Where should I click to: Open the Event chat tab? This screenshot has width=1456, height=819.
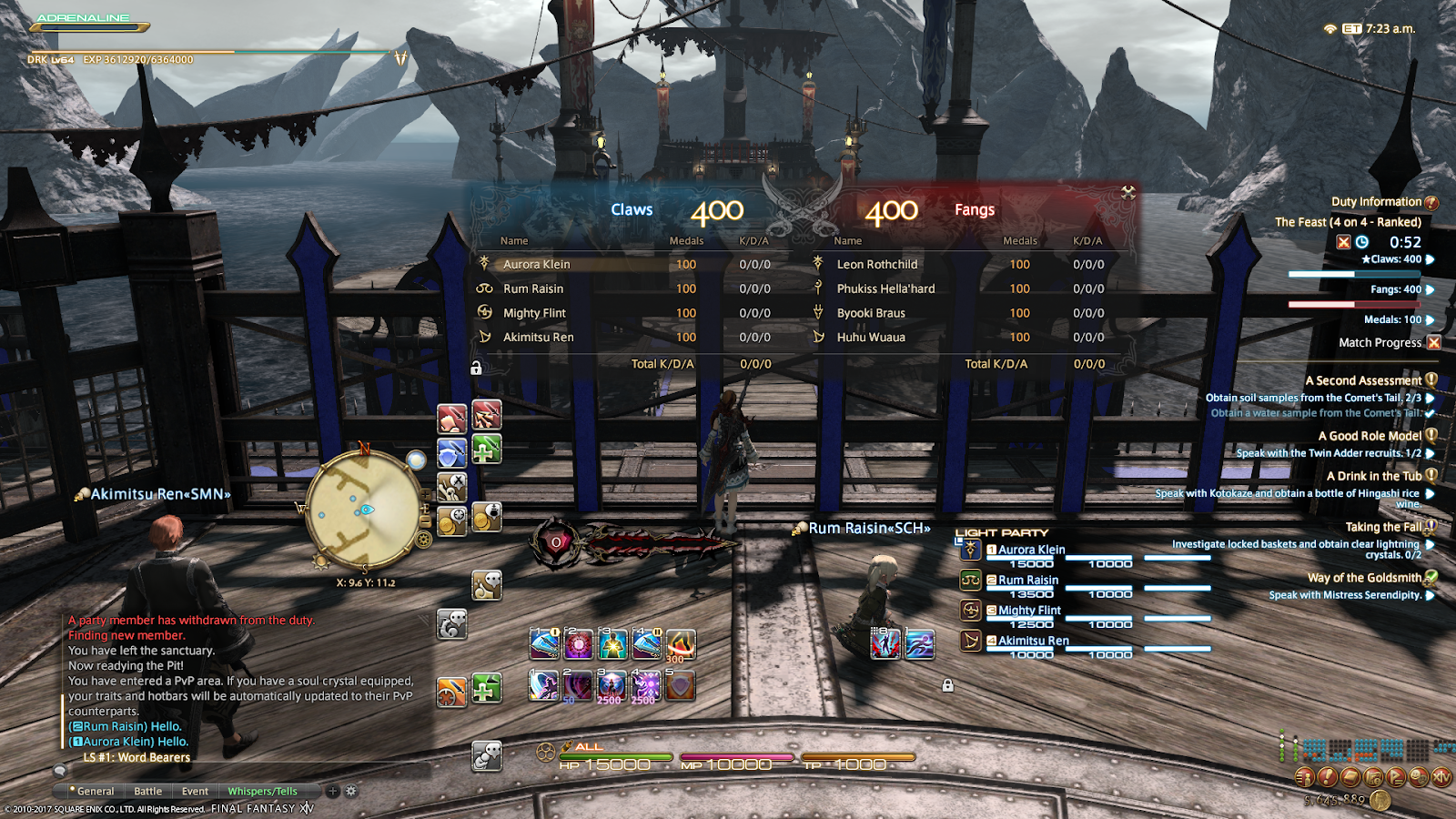click(x=195, y=792)
